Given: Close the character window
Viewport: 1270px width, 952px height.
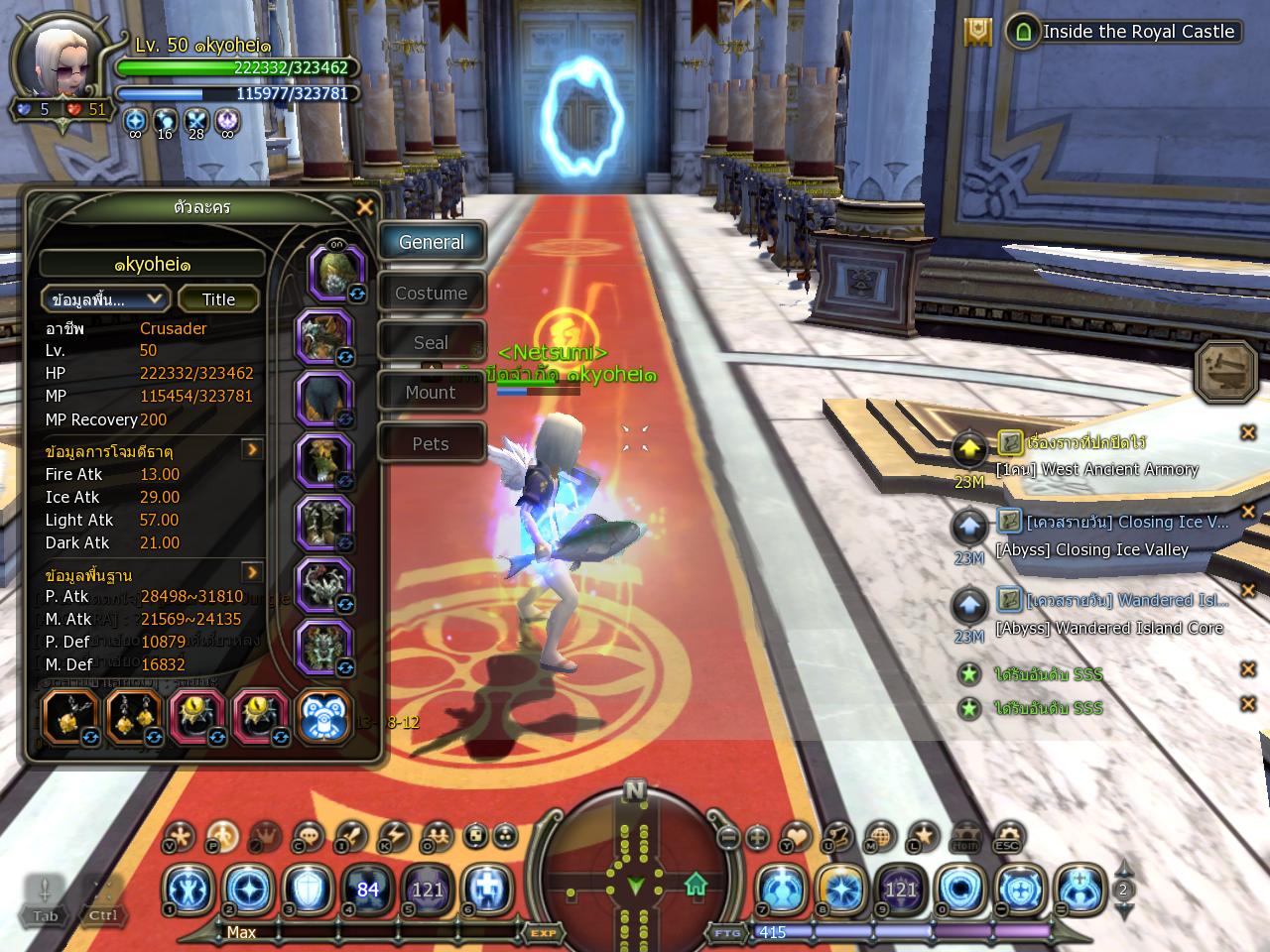Looking at the screenshot, I should [365, 207].
